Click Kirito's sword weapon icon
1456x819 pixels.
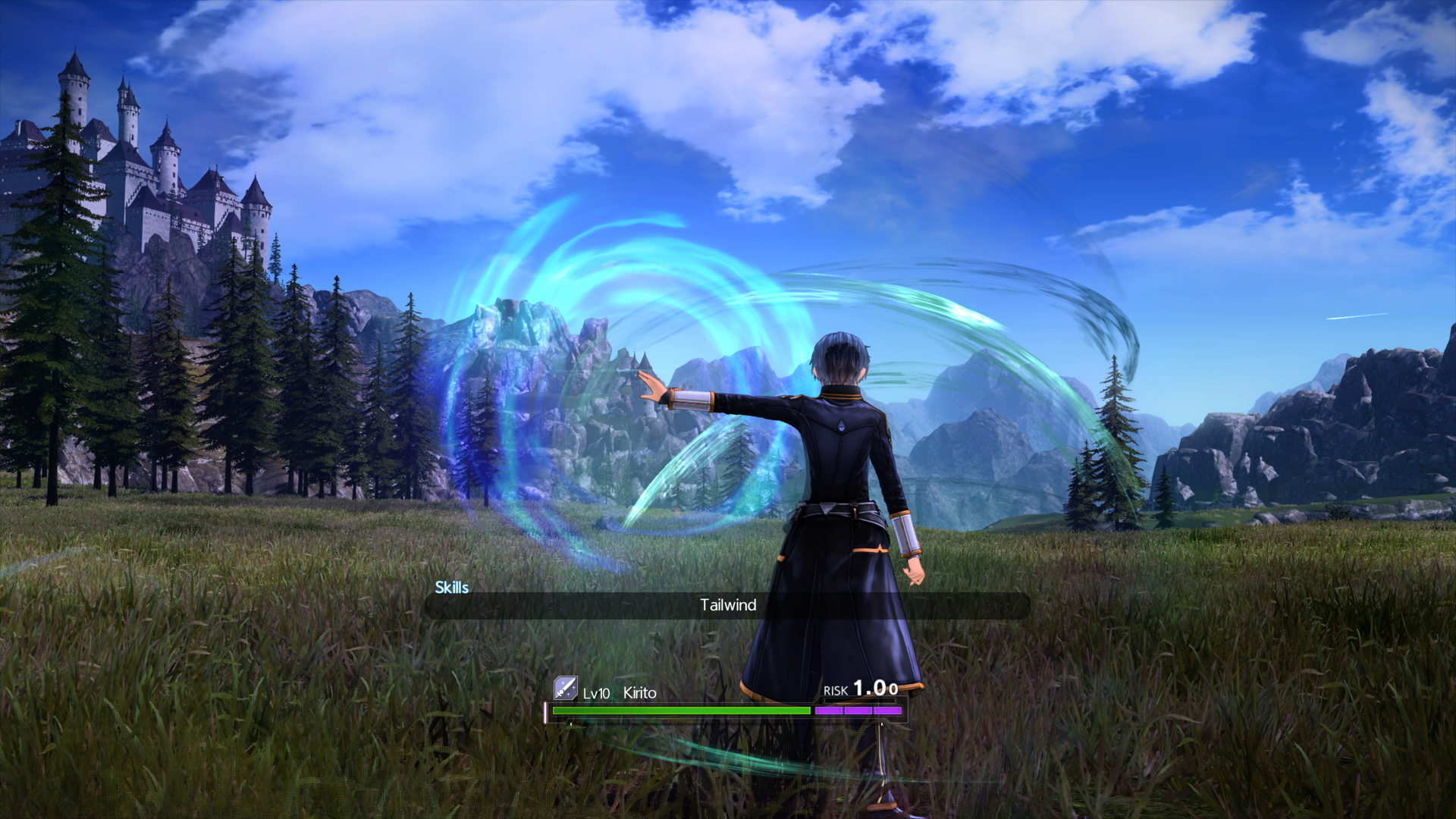coord(565,688)
